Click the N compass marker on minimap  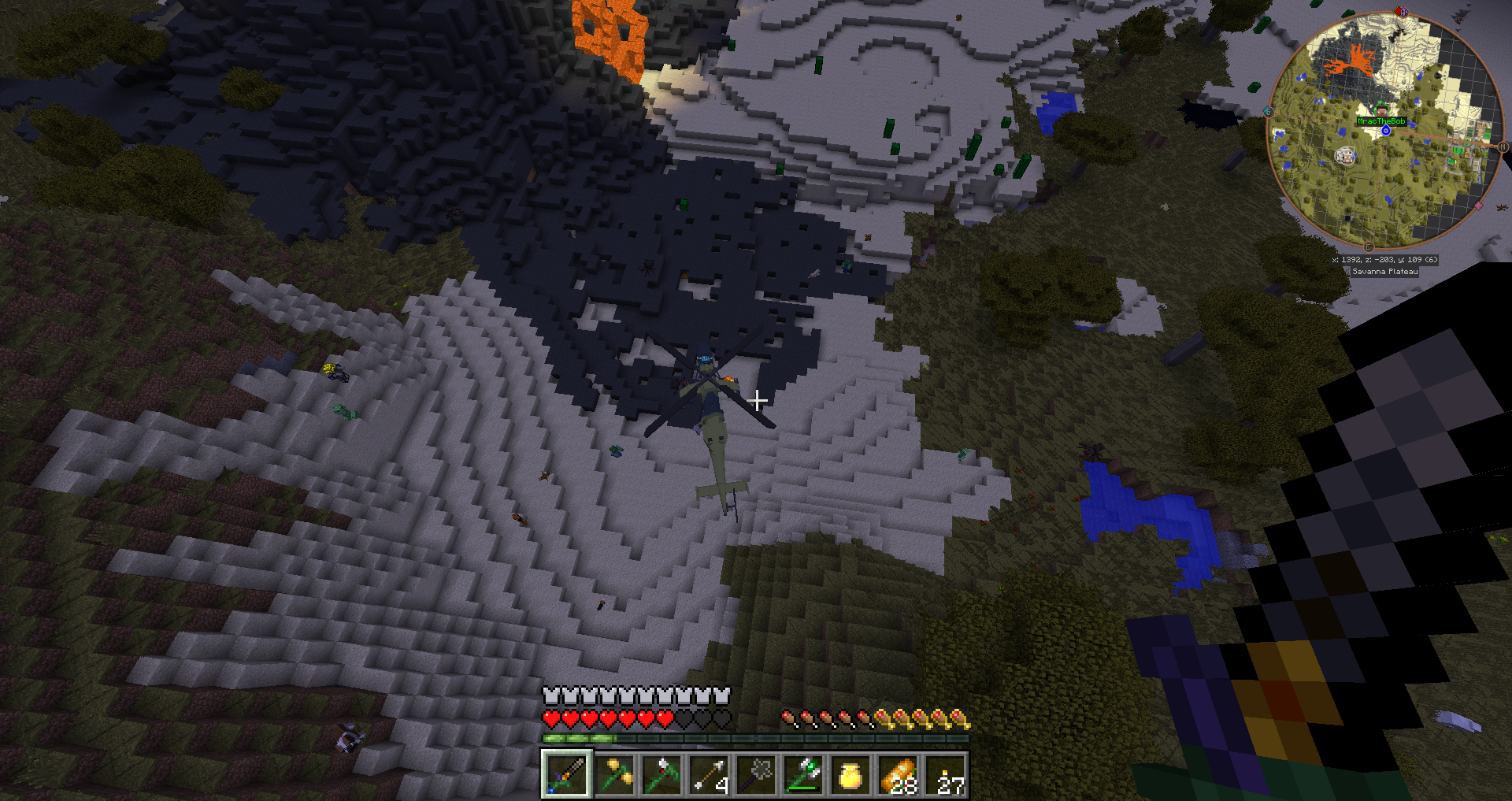[x=1503, y=147]
